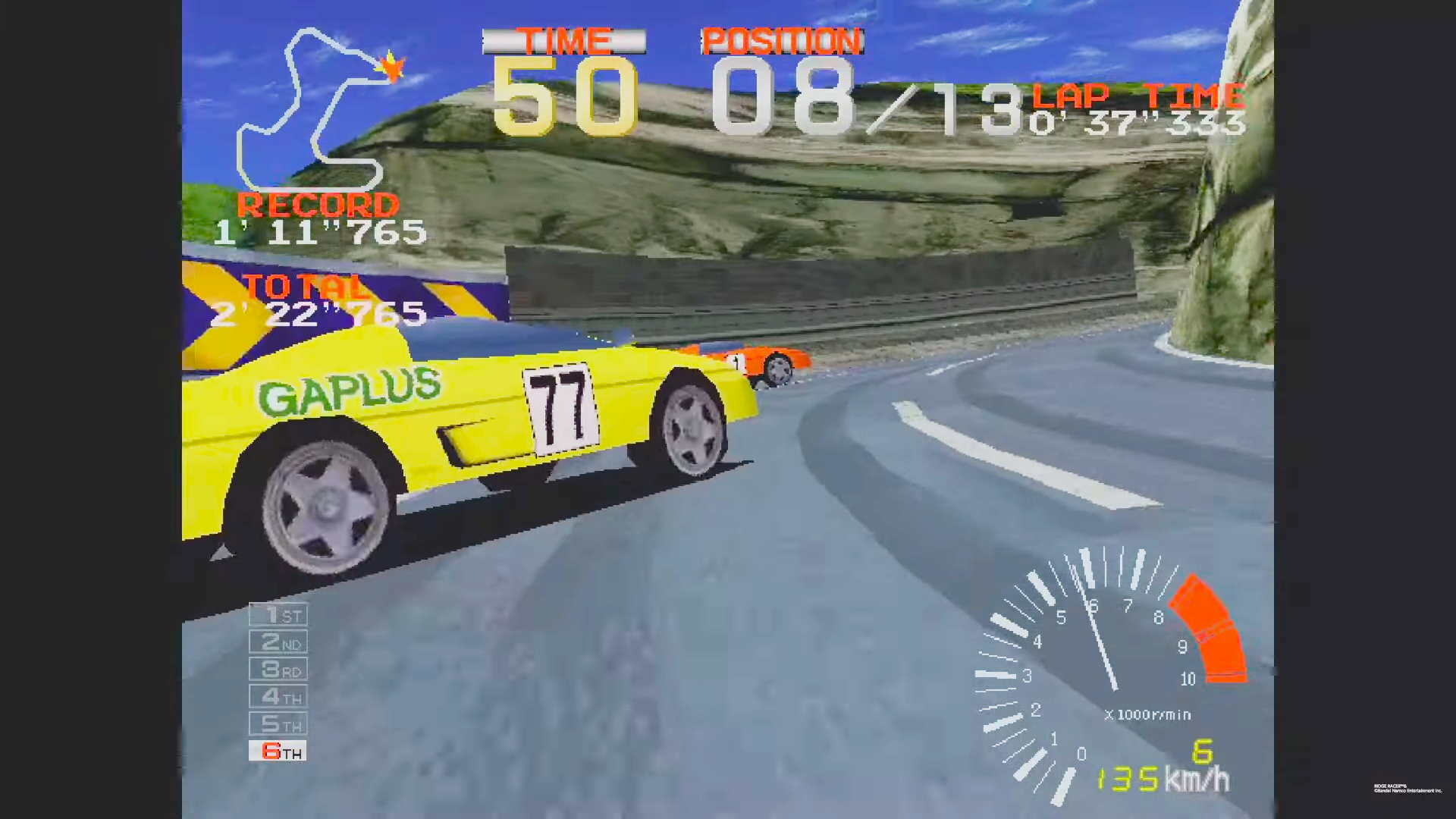Select the 1ST place slot in the ranking list
This screenshot has height=819, width=1456.
coord(278,615)
